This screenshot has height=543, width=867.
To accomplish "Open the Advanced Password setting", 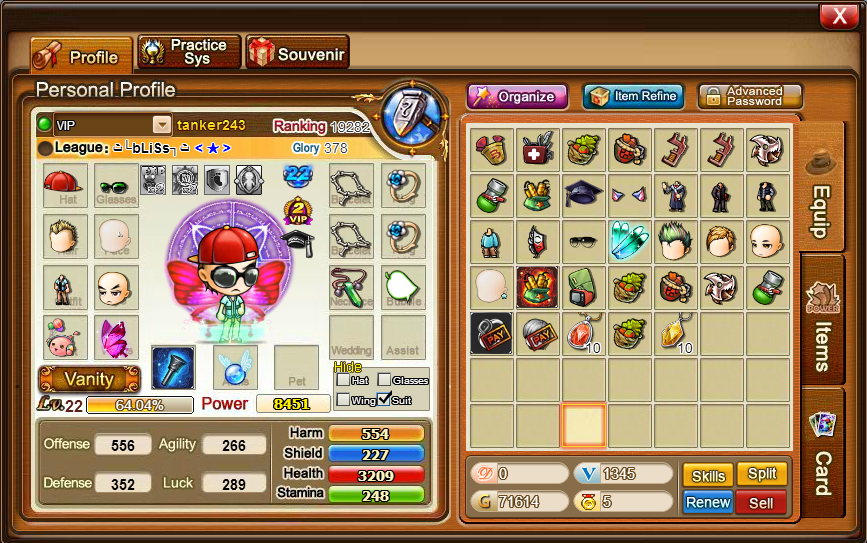I will [750, 96].
